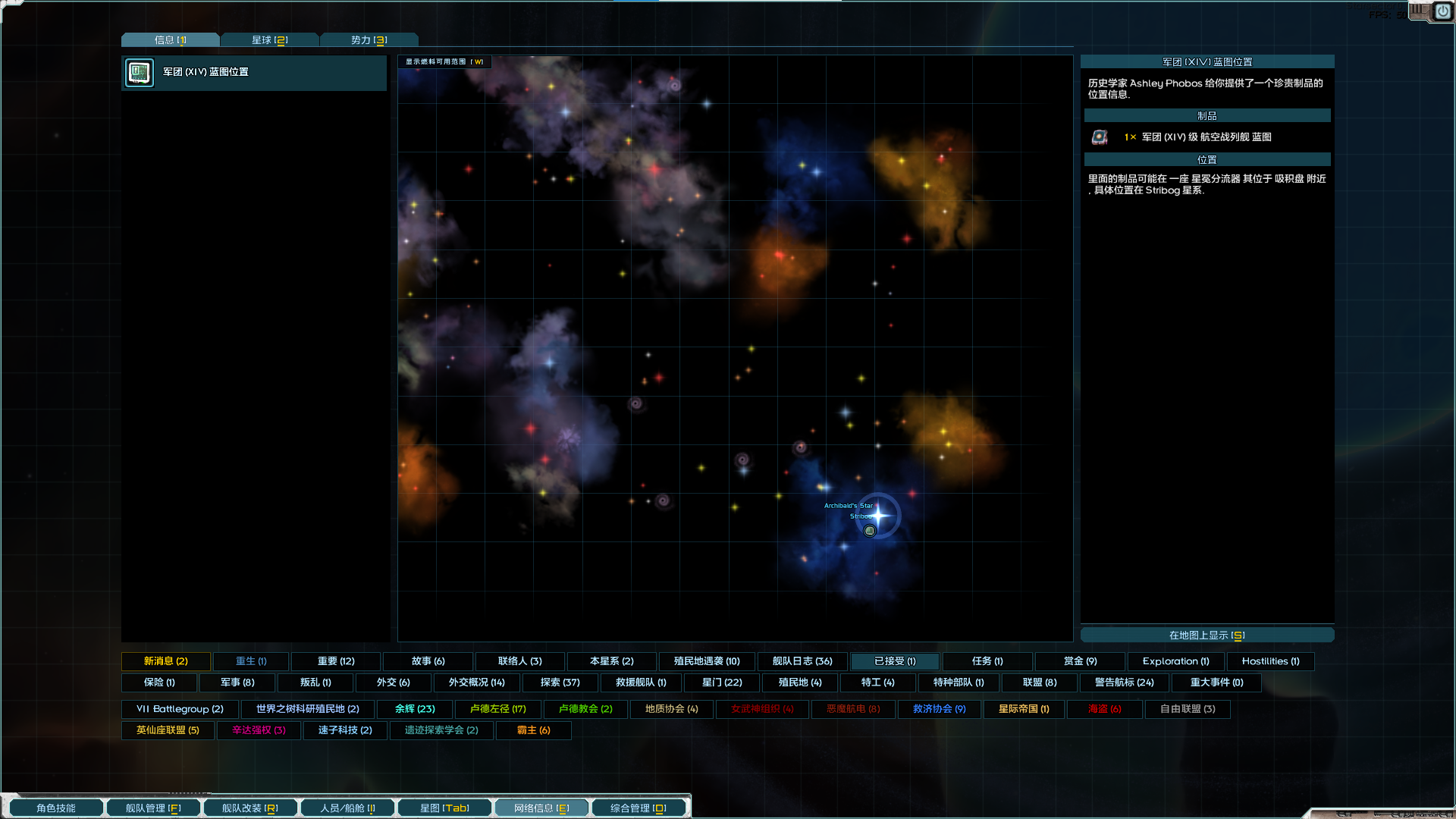Filter by 霸主 (6) faction
Viewport: 1456px width, 819px height.
coord(534,730)
